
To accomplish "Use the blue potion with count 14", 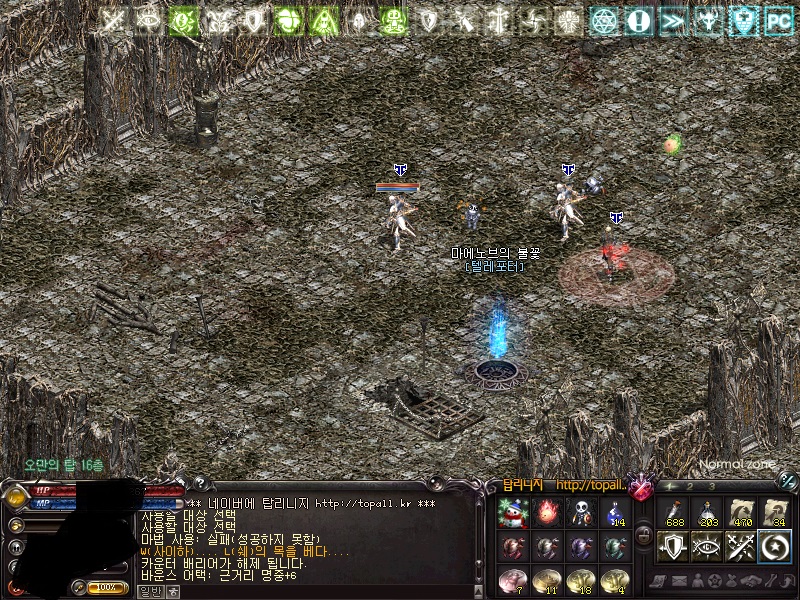I will click(x=615, y=513).
